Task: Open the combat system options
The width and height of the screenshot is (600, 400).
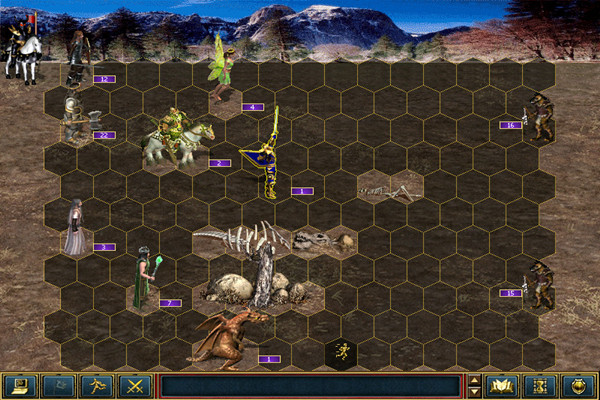Action: coord(19,385)
